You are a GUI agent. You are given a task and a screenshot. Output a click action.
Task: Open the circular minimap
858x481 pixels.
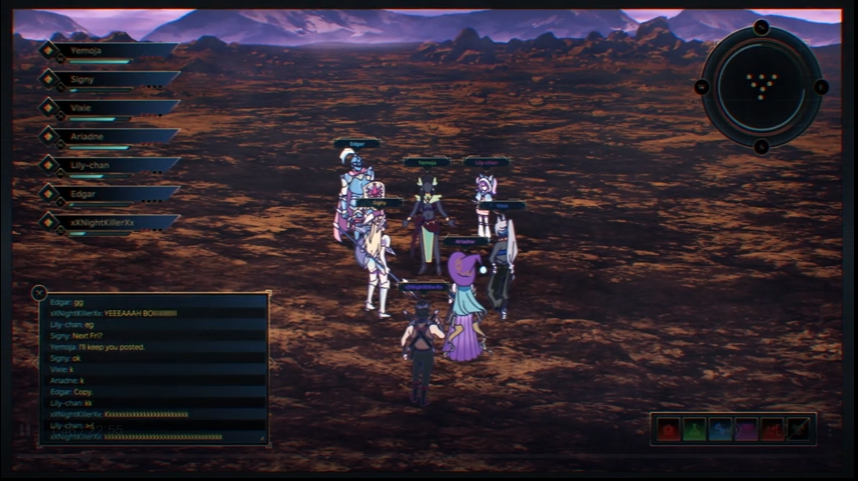[x=761, y=87]
